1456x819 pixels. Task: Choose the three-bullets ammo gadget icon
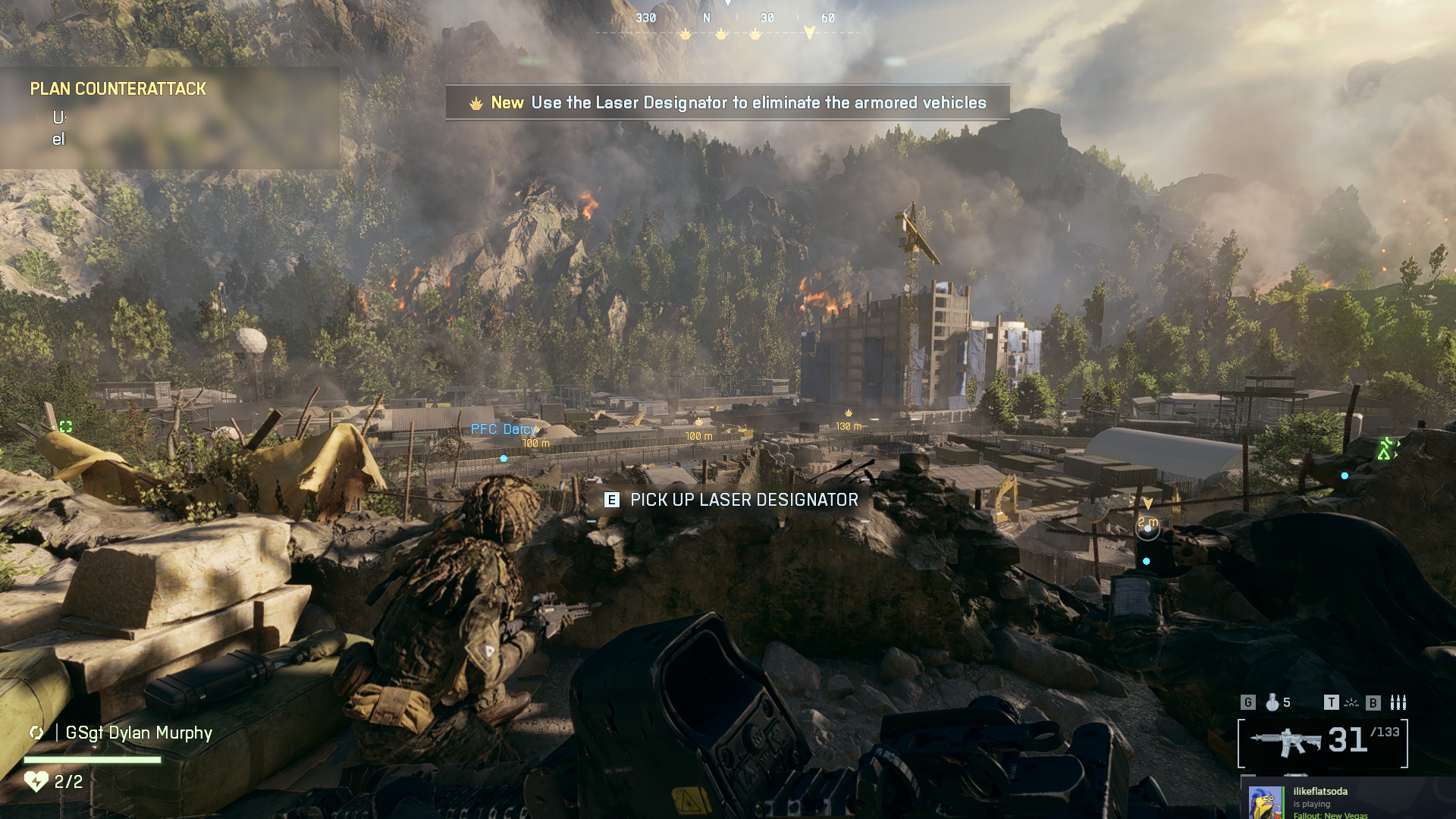1398,703
